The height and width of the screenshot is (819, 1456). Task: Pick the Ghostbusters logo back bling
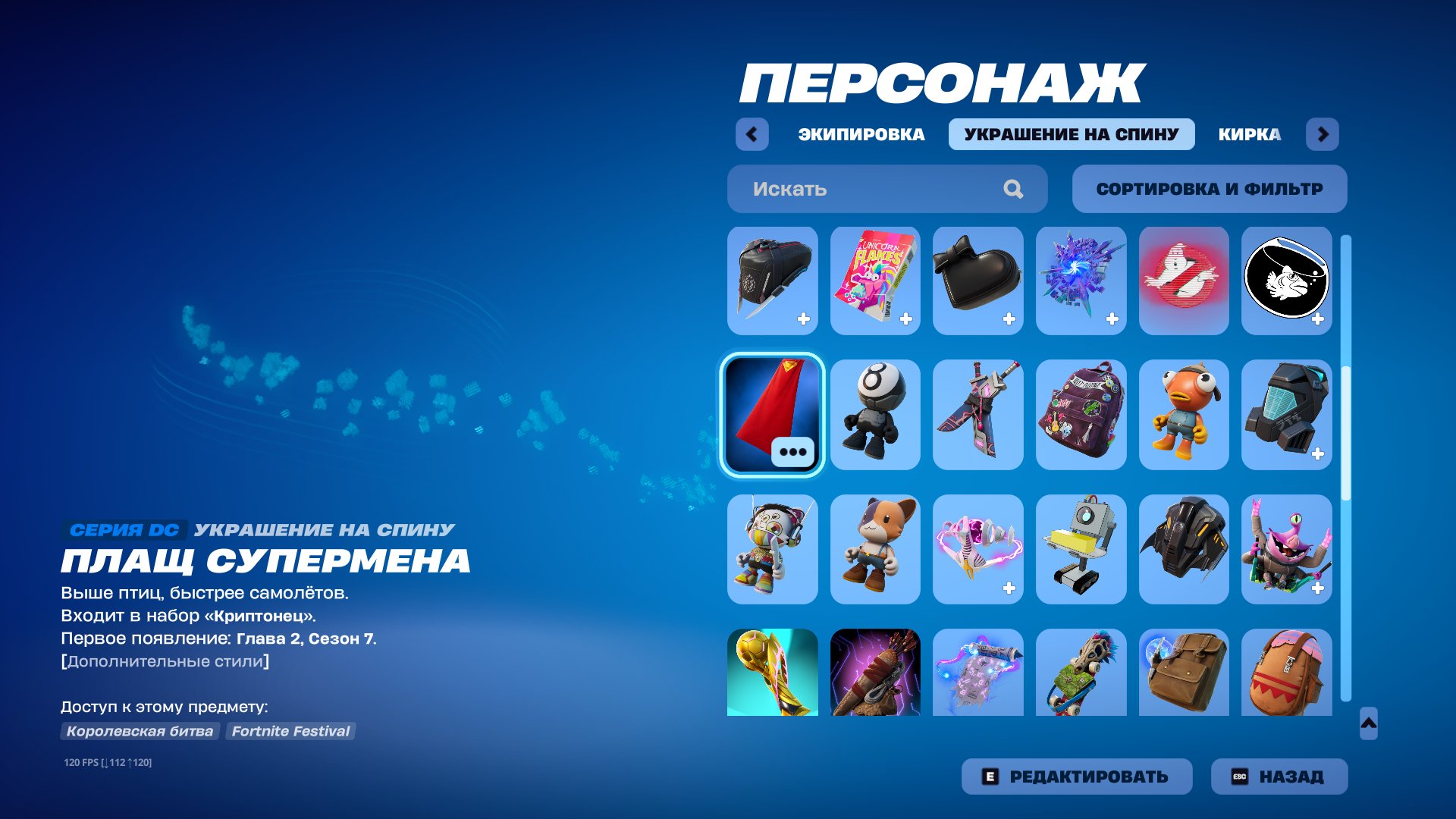1185,281
